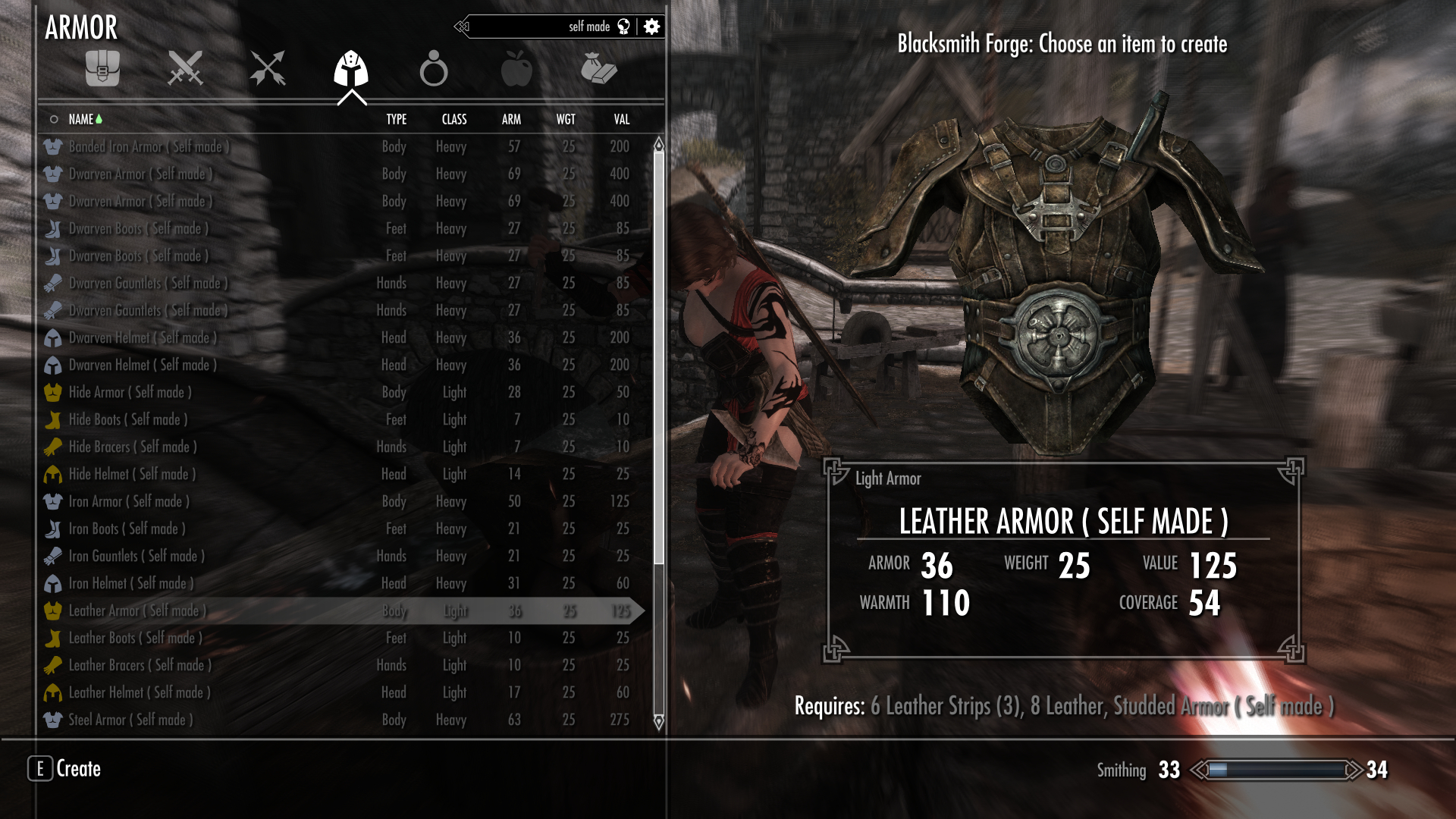Show the all-items backpack category

(x=102, y=69)
